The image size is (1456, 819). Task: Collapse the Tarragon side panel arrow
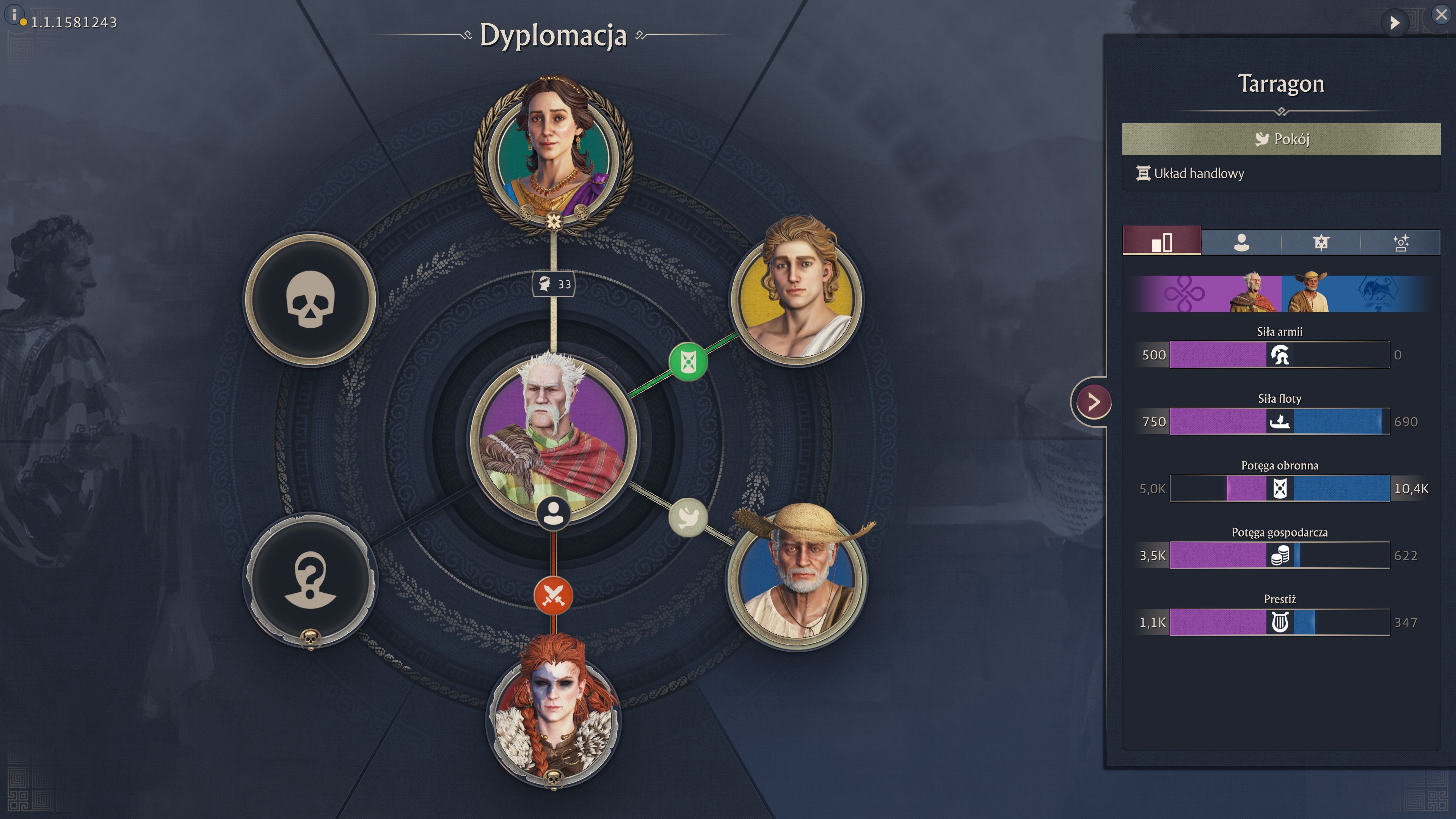pyautogui.click(x=1094, y=402)
